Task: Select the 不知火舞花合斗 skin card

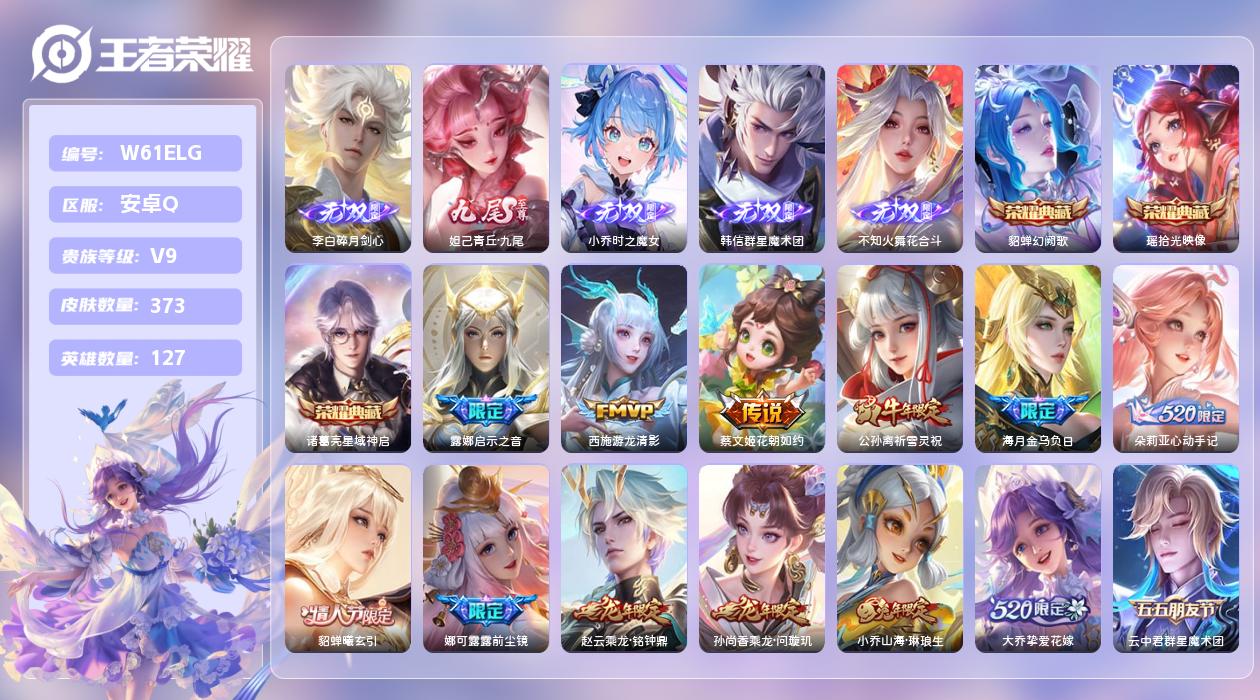Action: tap(900, 158)
